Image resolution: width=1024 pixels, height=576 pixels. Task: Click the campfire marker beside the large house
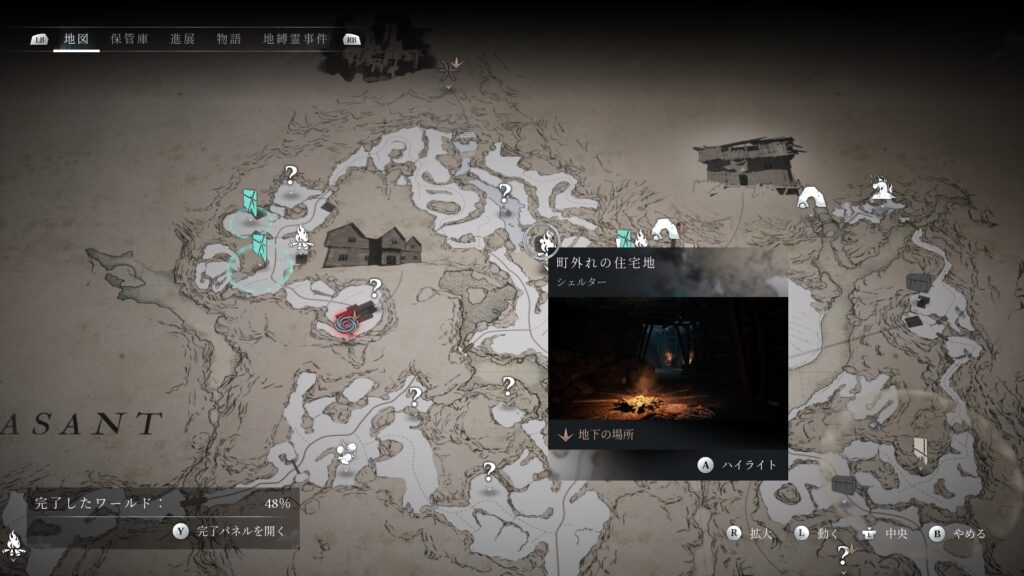click(x=300, y=238)
